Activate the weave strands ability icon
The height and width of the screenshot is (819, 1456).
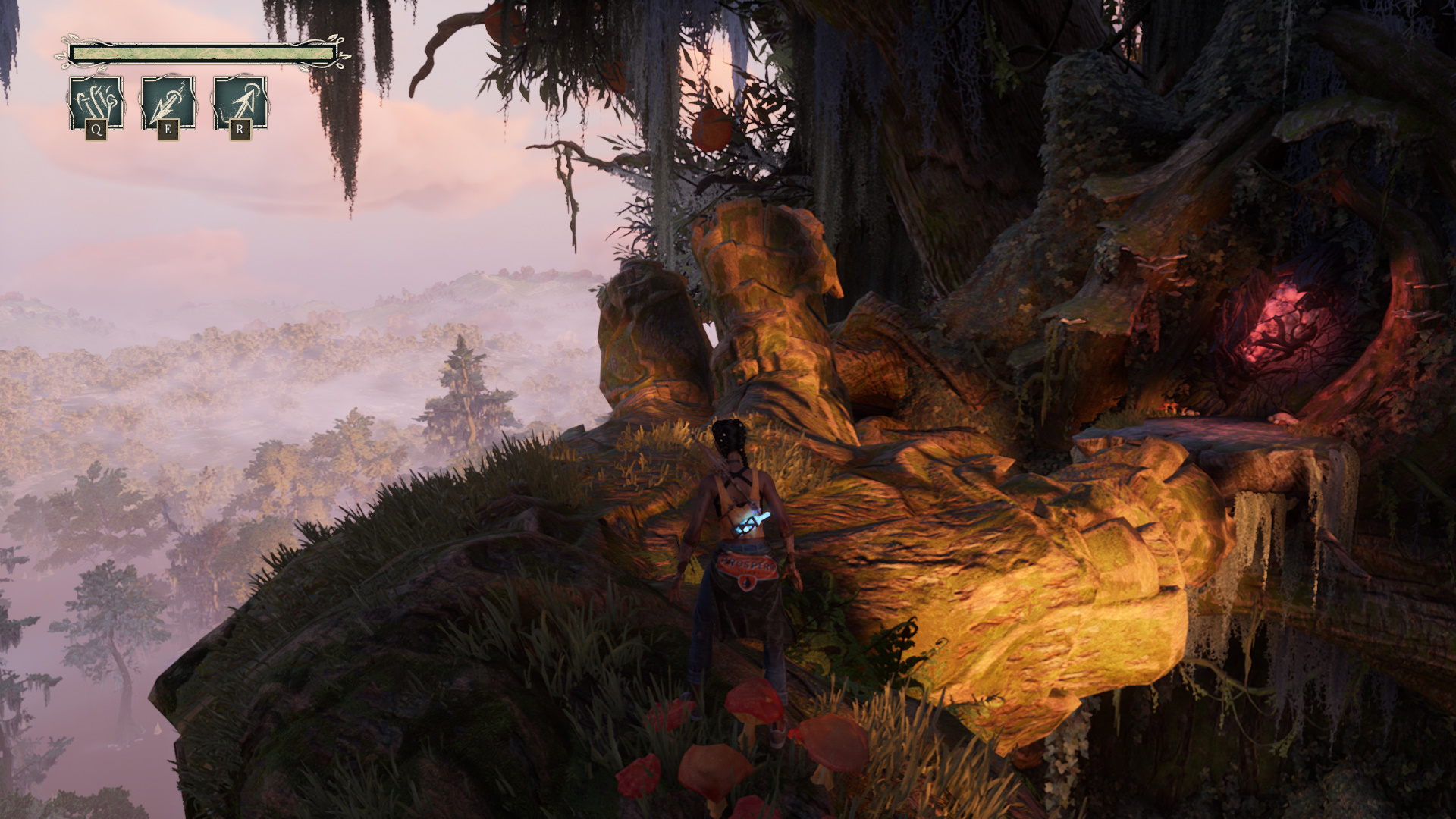tap(96, 103)
